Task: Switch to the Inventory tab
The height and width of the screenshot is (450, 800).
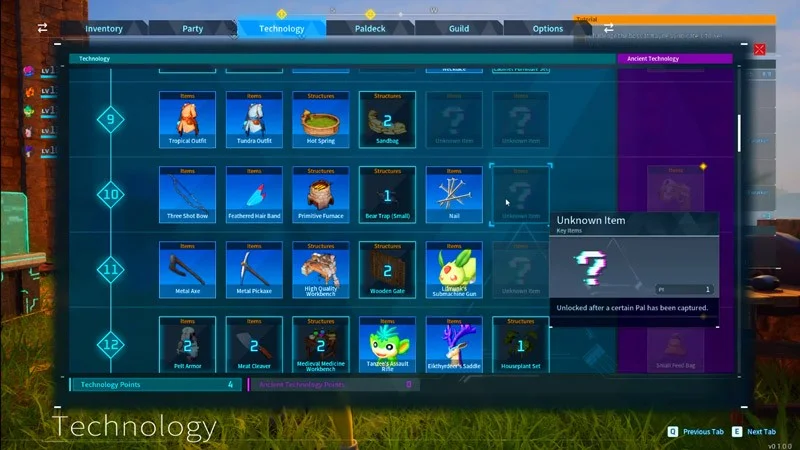Action: [x=104, y=29]
